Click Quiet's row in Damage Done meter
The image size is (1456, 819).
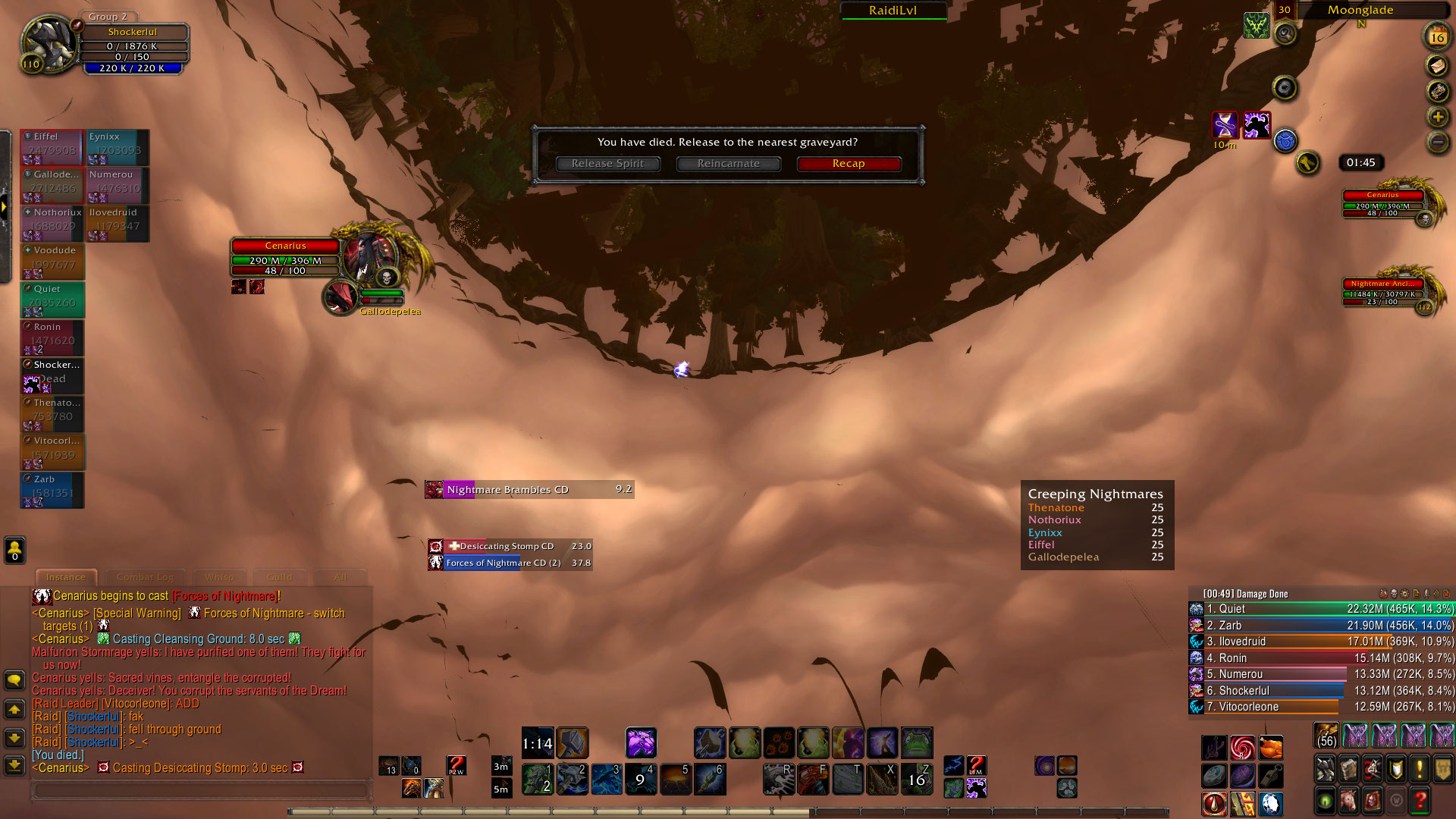click(x=1321, y=609)
